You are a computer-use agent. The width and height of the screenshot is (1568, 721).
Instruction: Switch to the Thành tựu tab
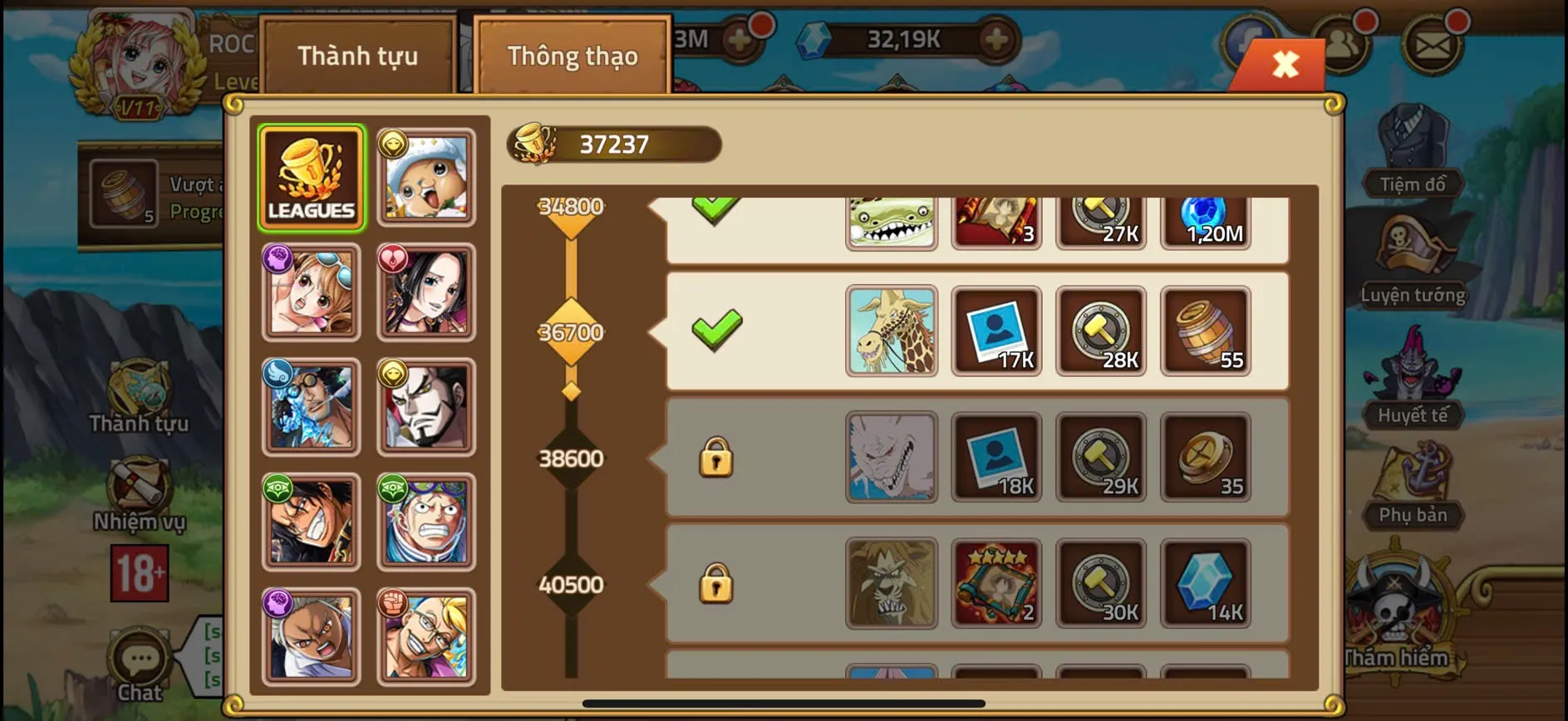(x=357, y=55)
